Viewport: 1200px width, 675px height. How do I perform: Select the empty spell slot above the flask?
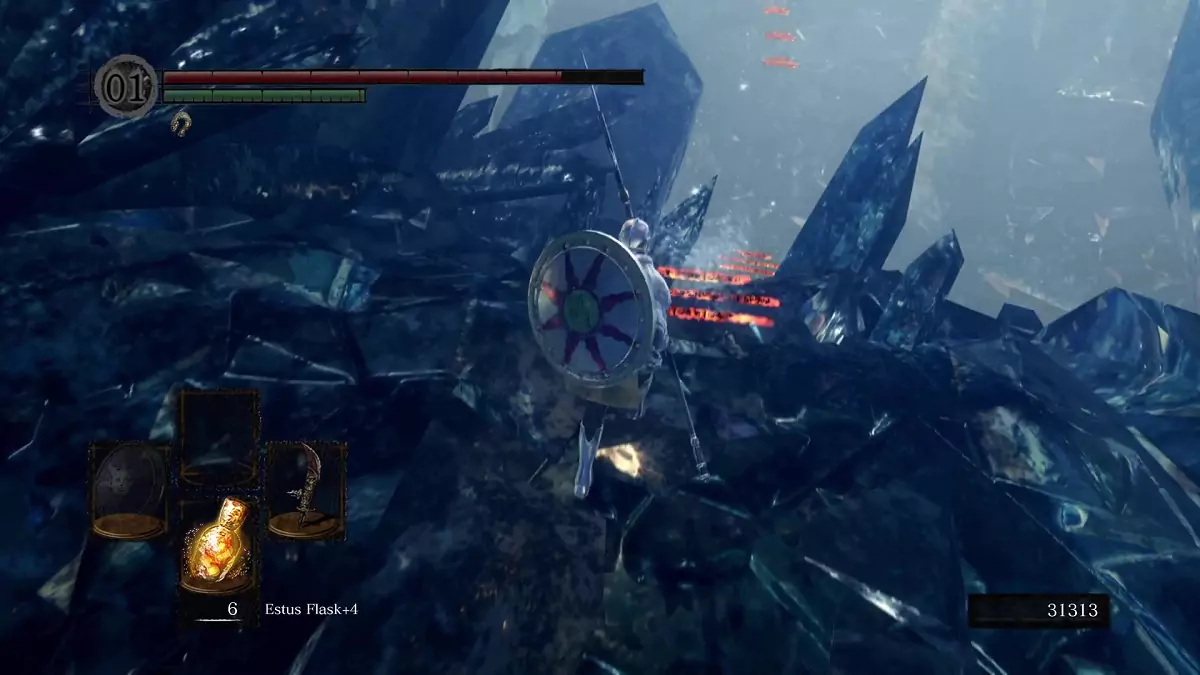point(218,438)
